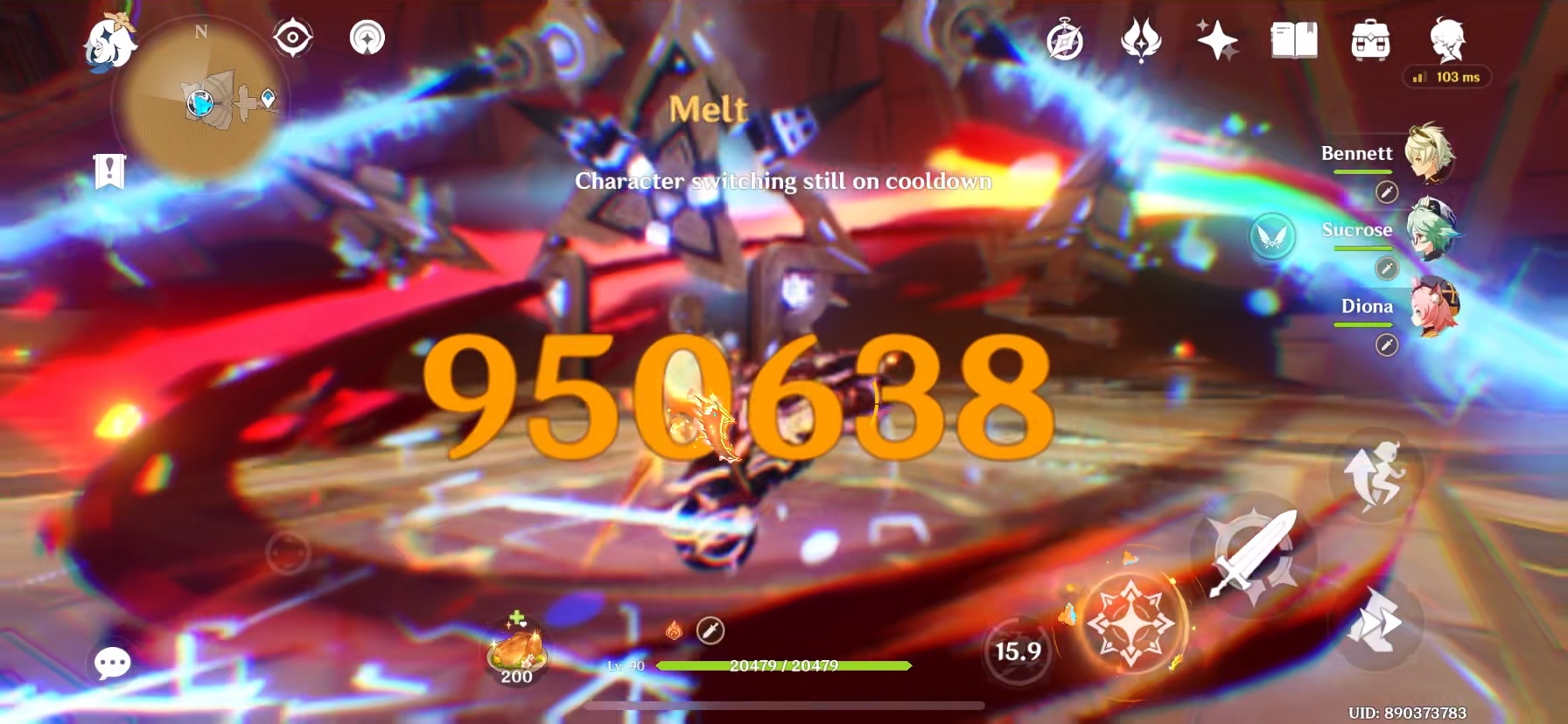View the exclamation notice banner below minimap
The image size is (1568, 724).
click(x=108, y=171)
